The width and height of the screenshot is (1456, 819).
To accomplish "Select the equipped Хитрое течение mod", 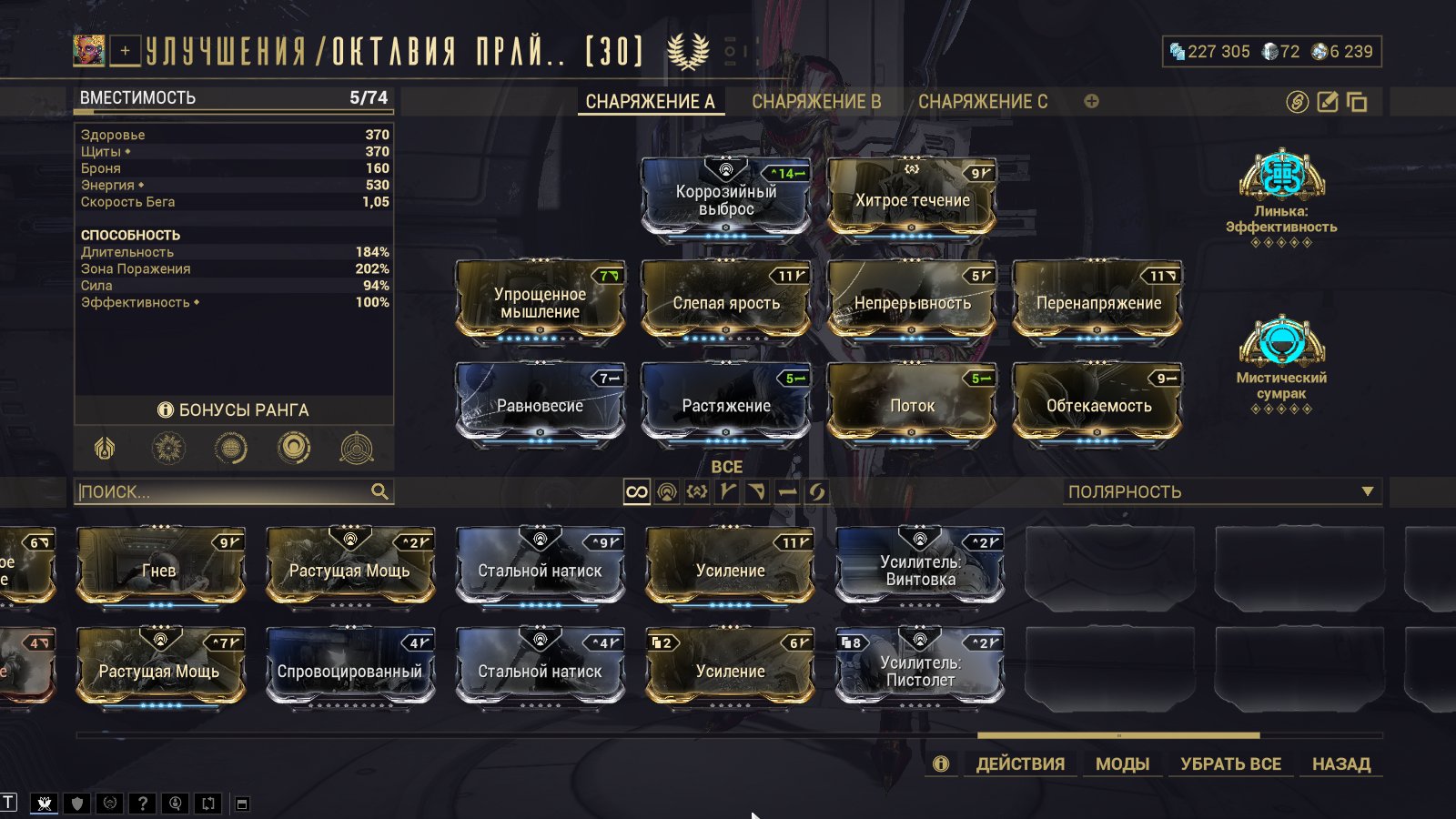I will pyautogui.click(x=912, y=197).
